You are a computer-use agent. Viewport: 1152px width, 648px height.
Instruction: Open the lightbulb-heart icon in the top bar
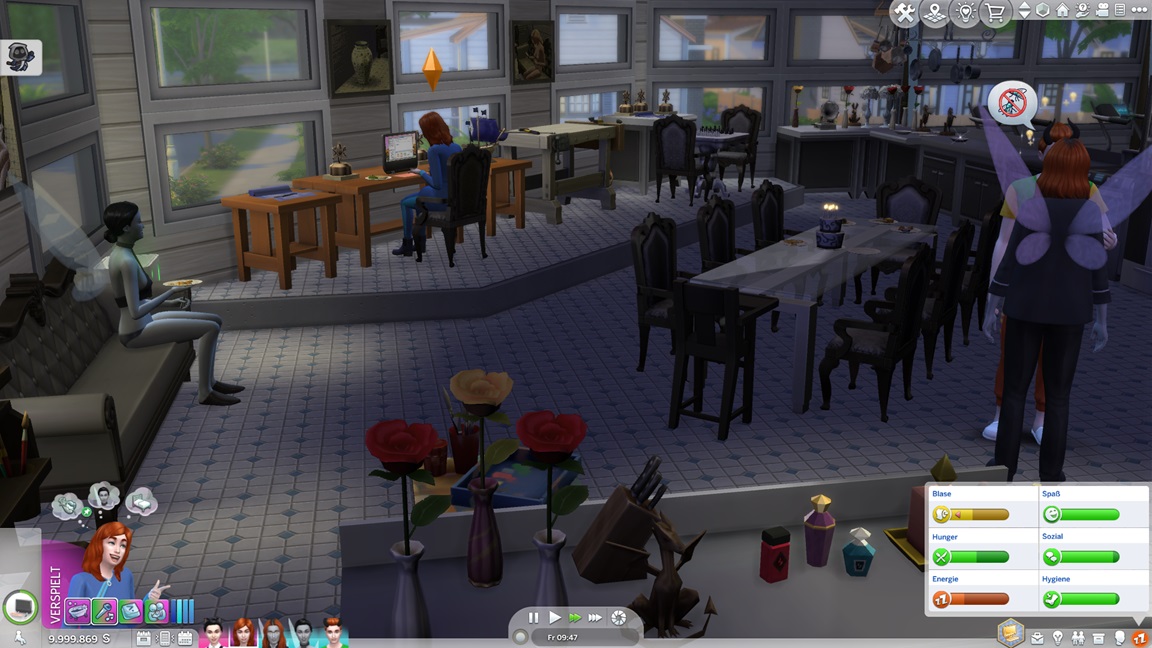pyautogui.click(x=965, y=13)
